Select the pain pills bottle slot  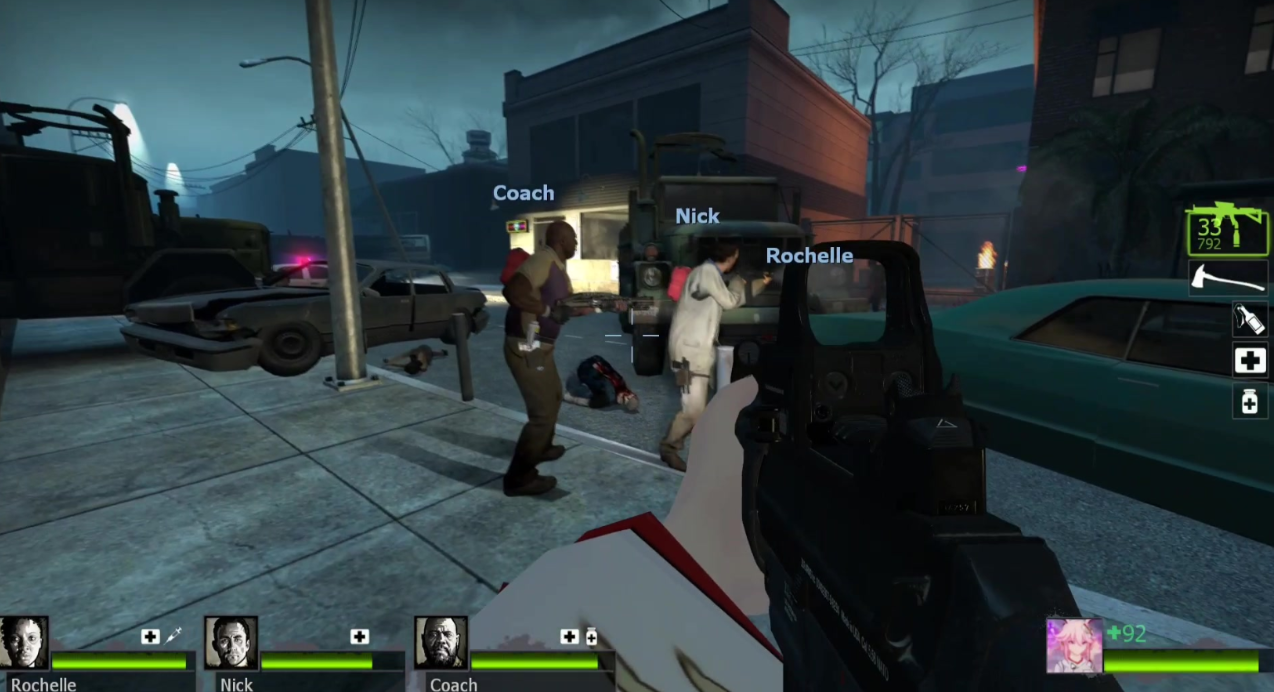[1250, 402]
